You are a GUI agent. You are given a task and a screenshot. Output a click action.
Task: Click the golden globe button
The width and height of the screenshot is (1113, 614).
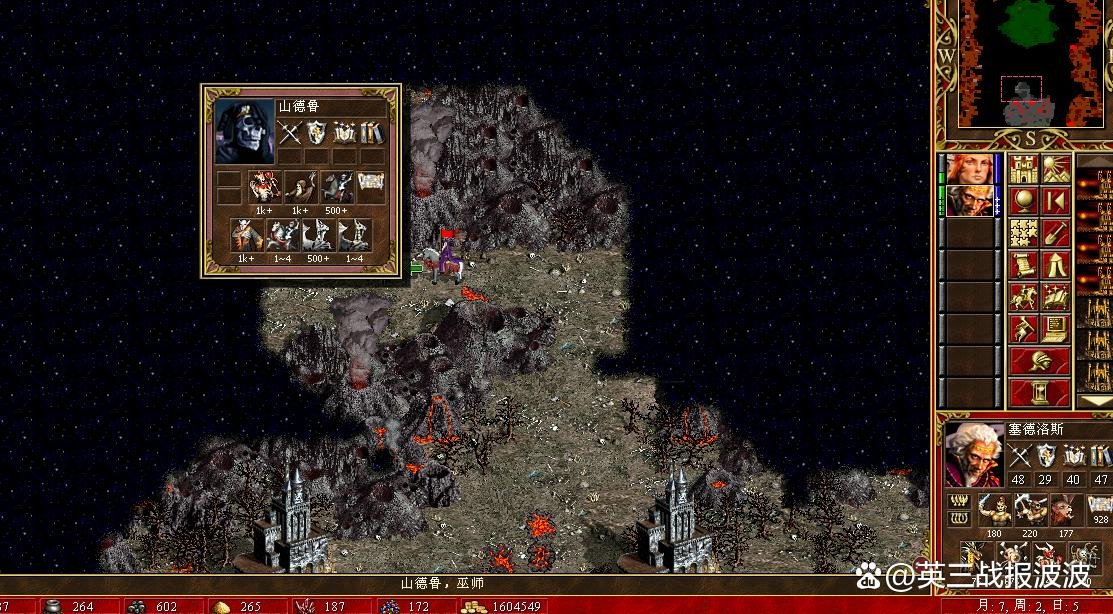1023,201
